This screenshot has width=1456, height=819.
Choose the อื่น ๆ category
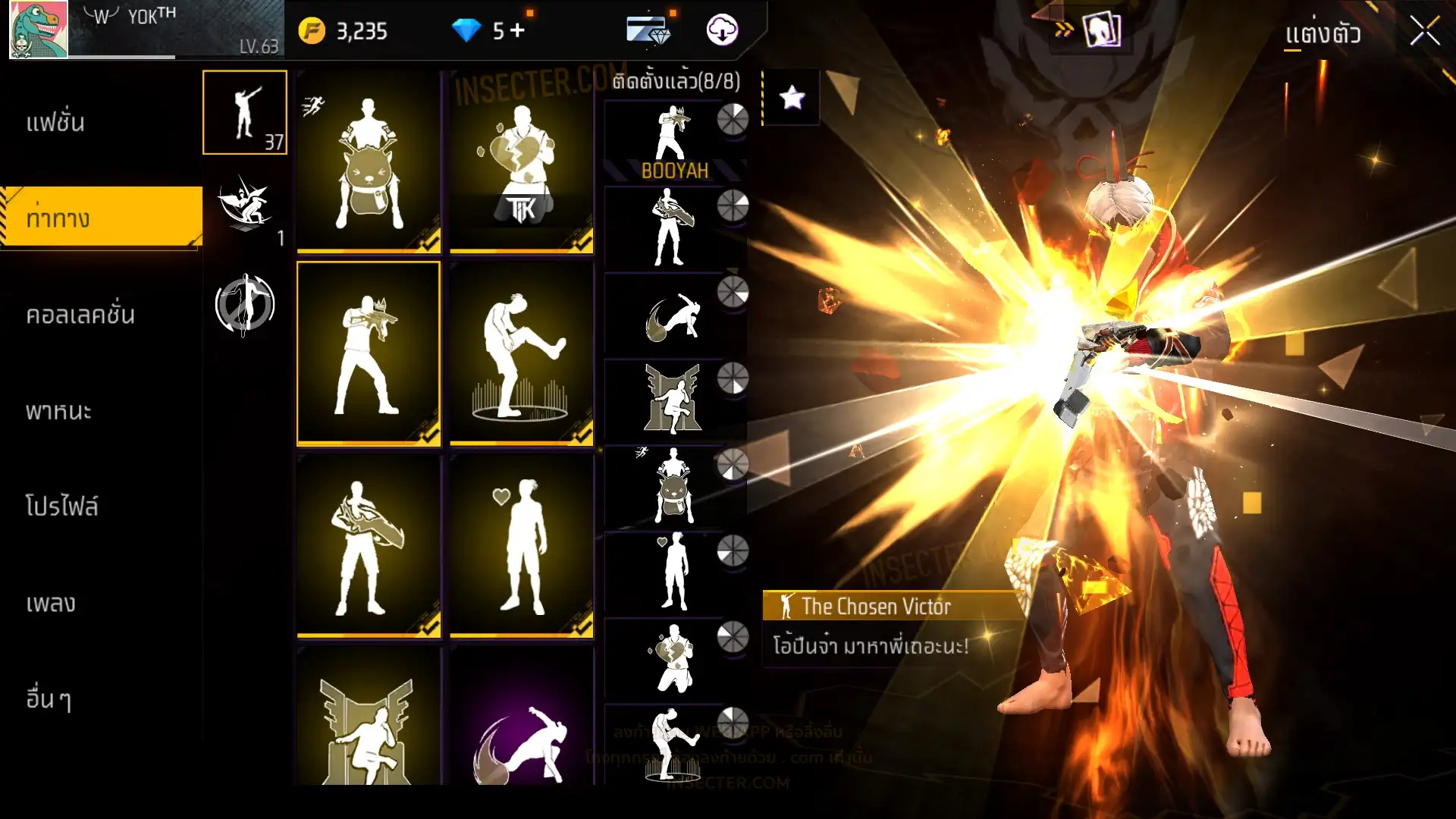pyautogui.click(x=49, y=698)
